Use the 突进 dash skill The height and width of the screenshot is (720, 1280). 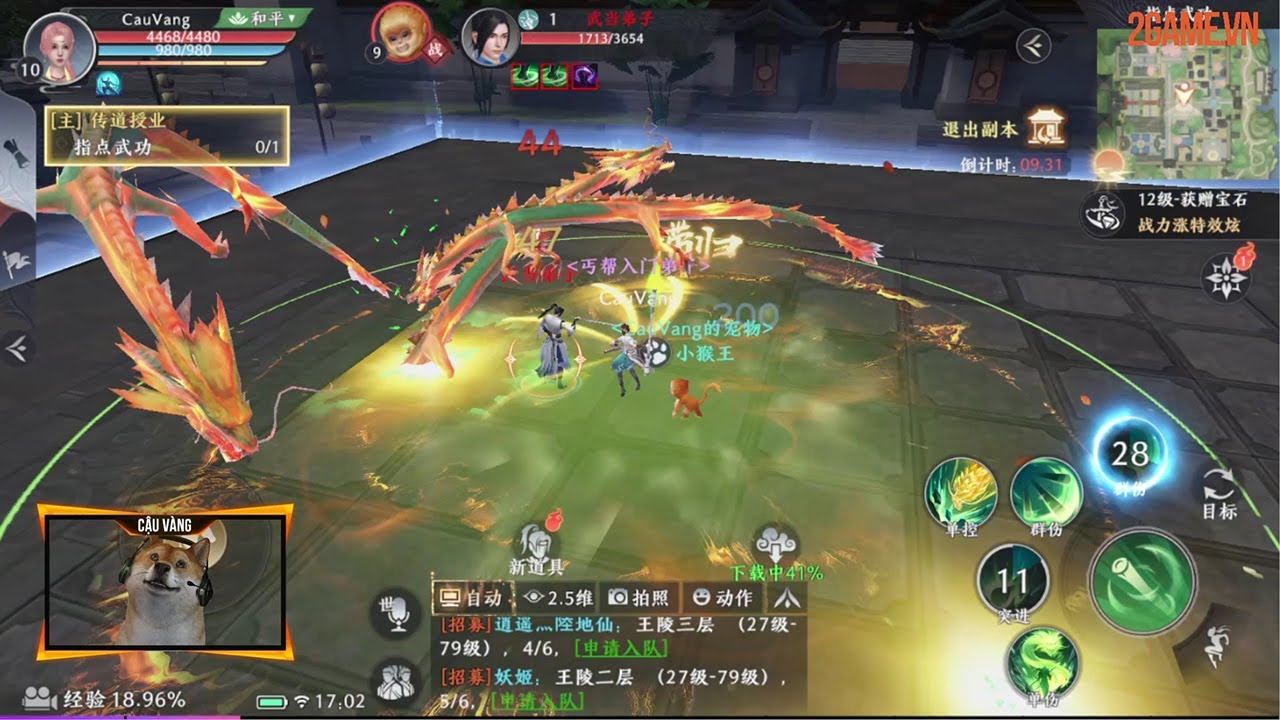1012,580
